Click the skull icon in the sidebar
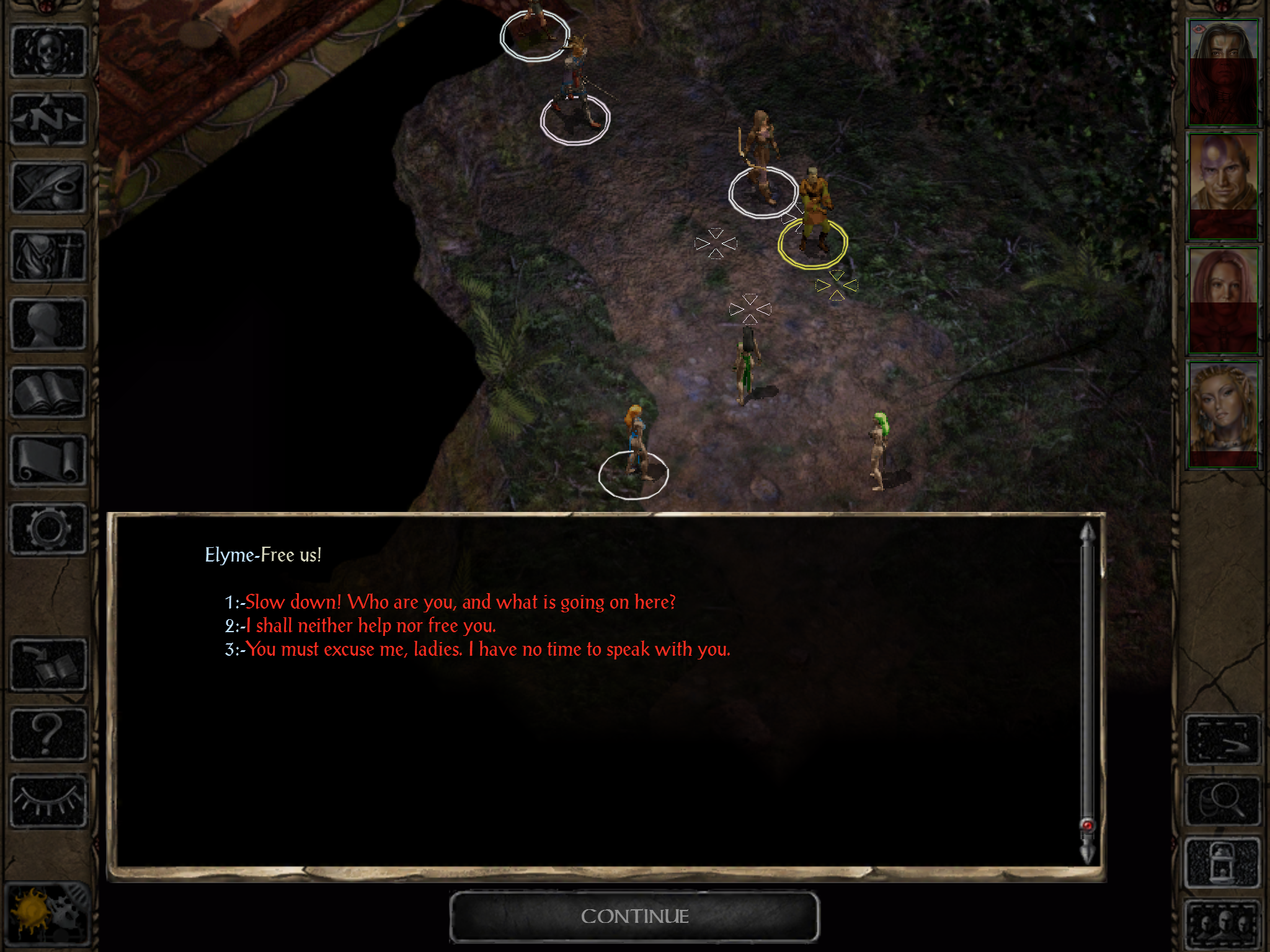The height and width of the screenshot is (952, 1270). point(48,51)
